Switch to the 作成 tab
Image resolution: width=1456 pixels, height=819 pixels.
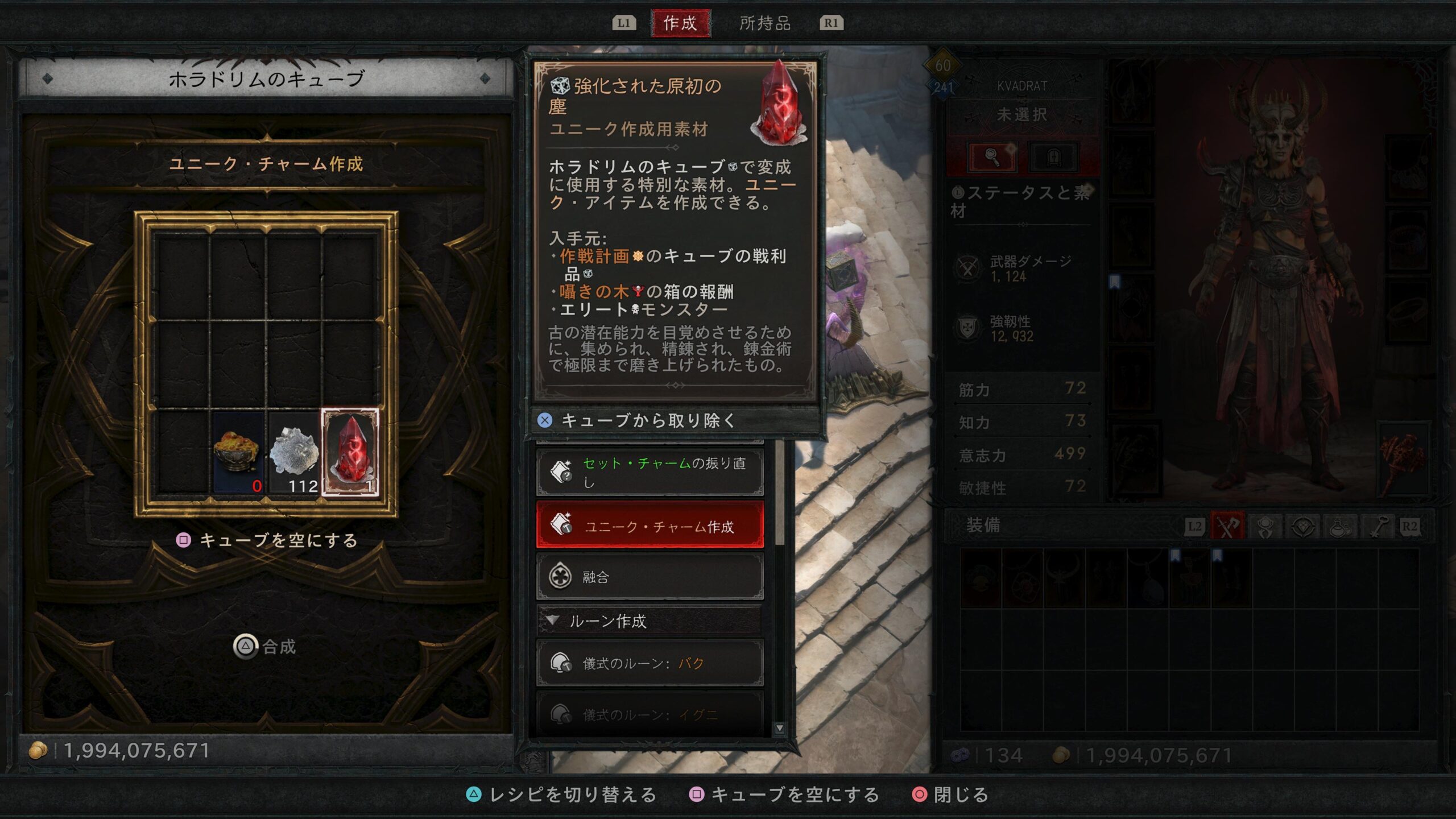tap(680, 23)
